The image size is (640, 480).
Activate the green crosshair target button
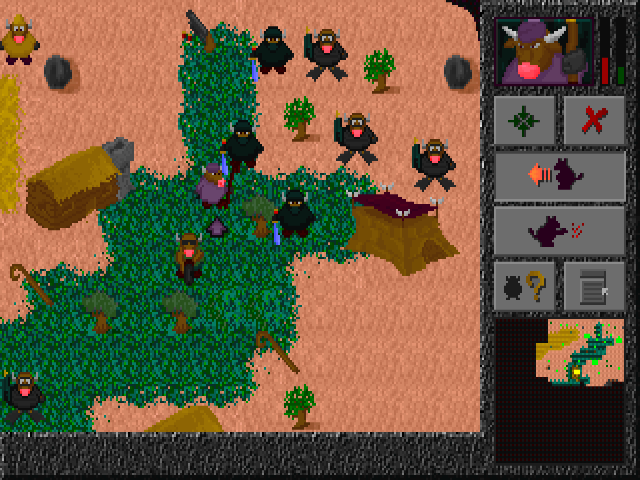point(524,120)
